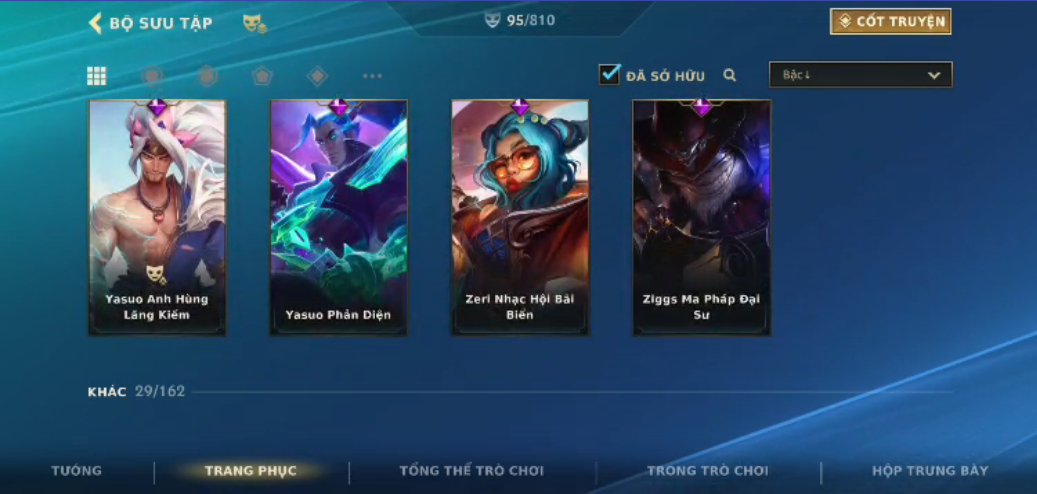This screenshot has height=494, width=1037.
Task: Choose the Yasuo Phản Diện skin card
Action: click(338, 218)
